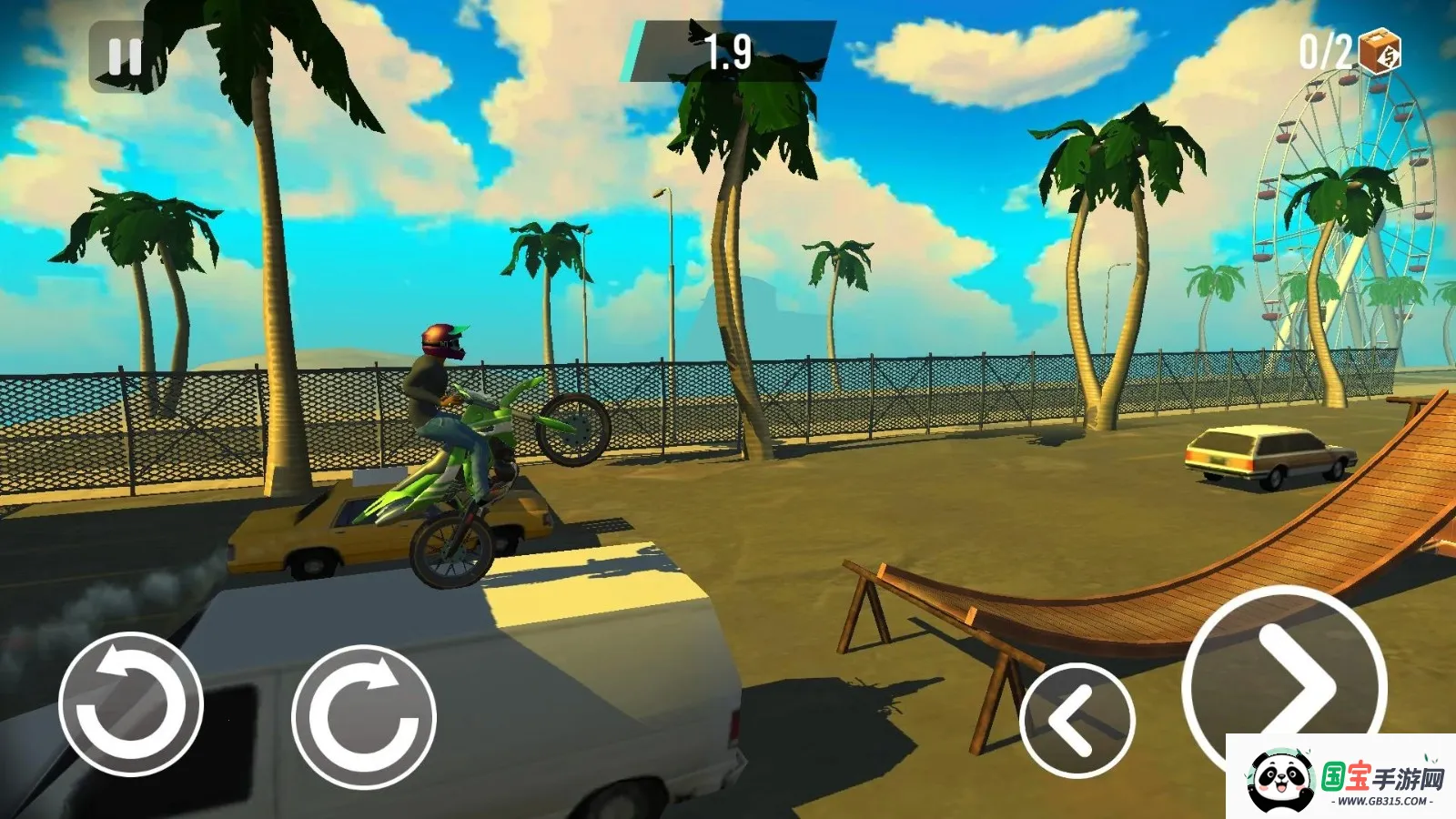Tap the 1.9 countdown timer bar
The image size is (1456, 819).
(728, 52)
